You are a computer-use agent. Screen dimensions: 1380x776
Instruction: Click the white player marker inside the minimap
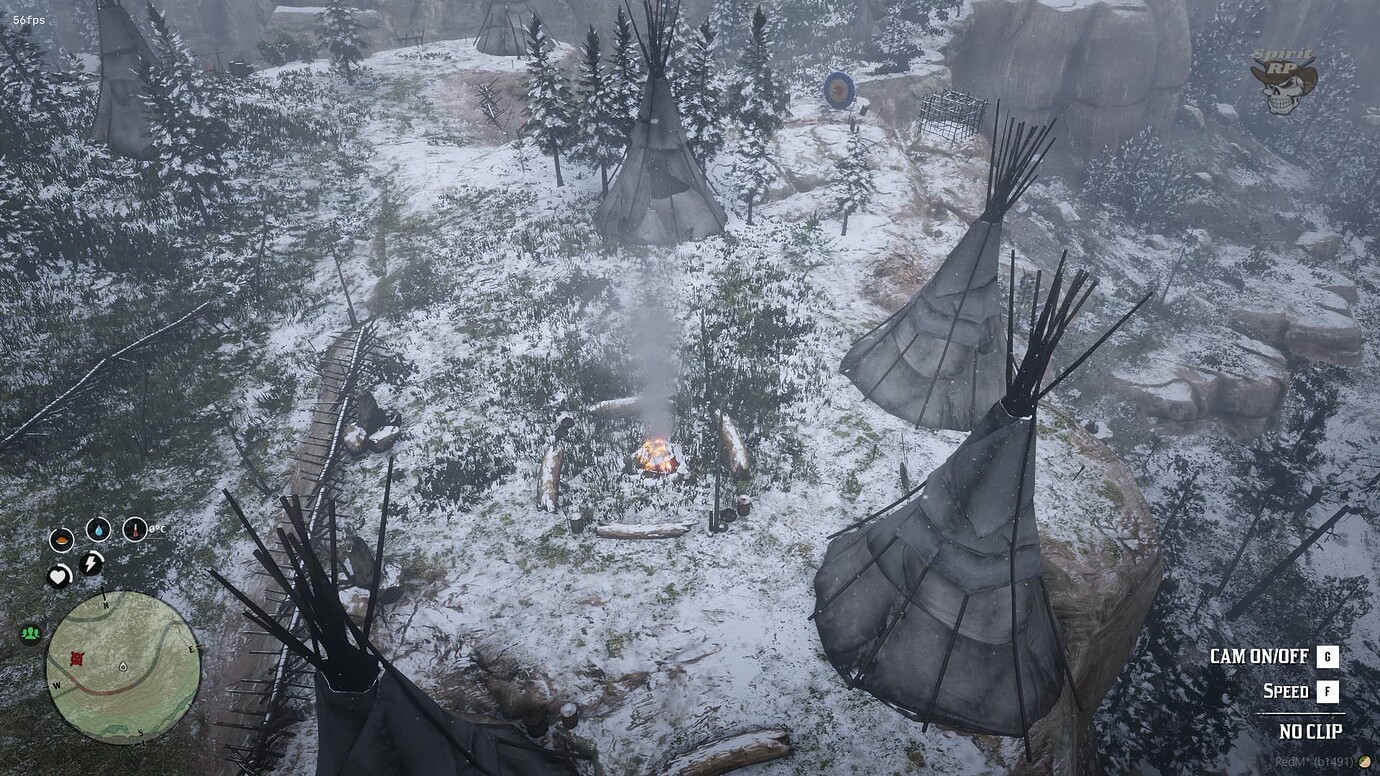[123, 666]
